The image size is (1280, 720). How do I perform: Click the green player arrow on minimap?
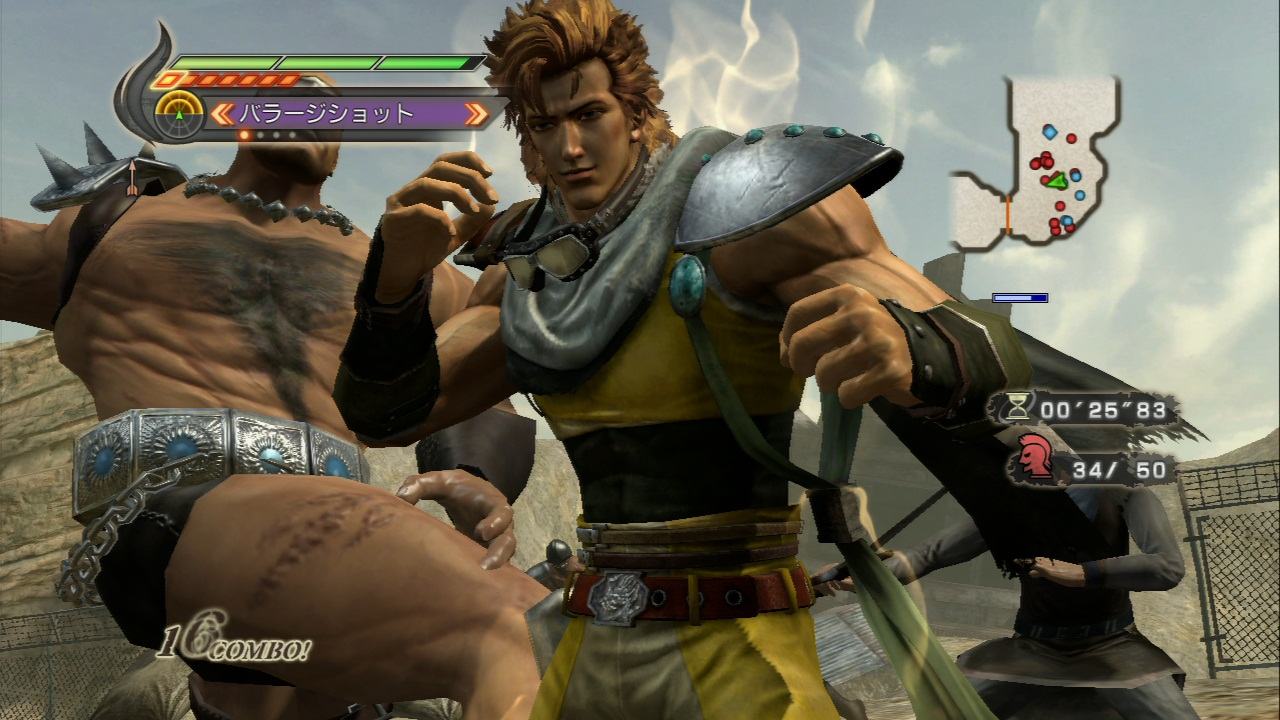1055,181
